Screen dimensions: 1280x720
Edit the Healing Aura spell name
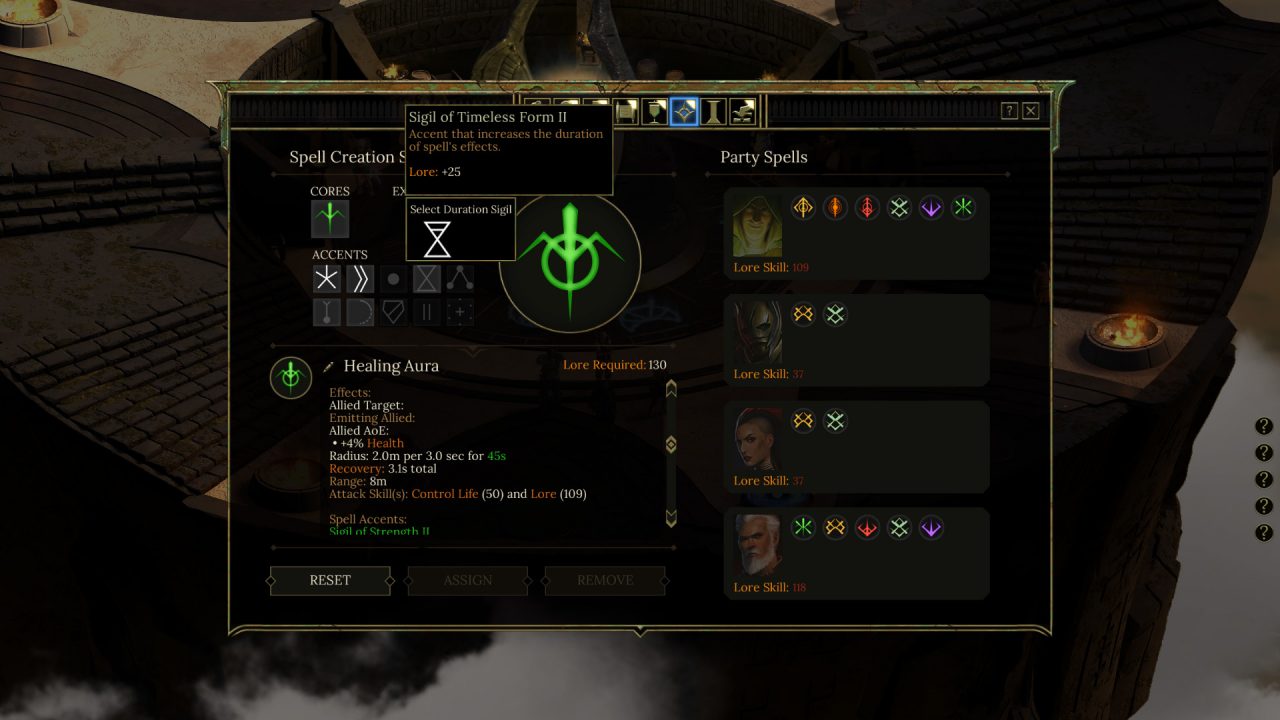(329, 367)
